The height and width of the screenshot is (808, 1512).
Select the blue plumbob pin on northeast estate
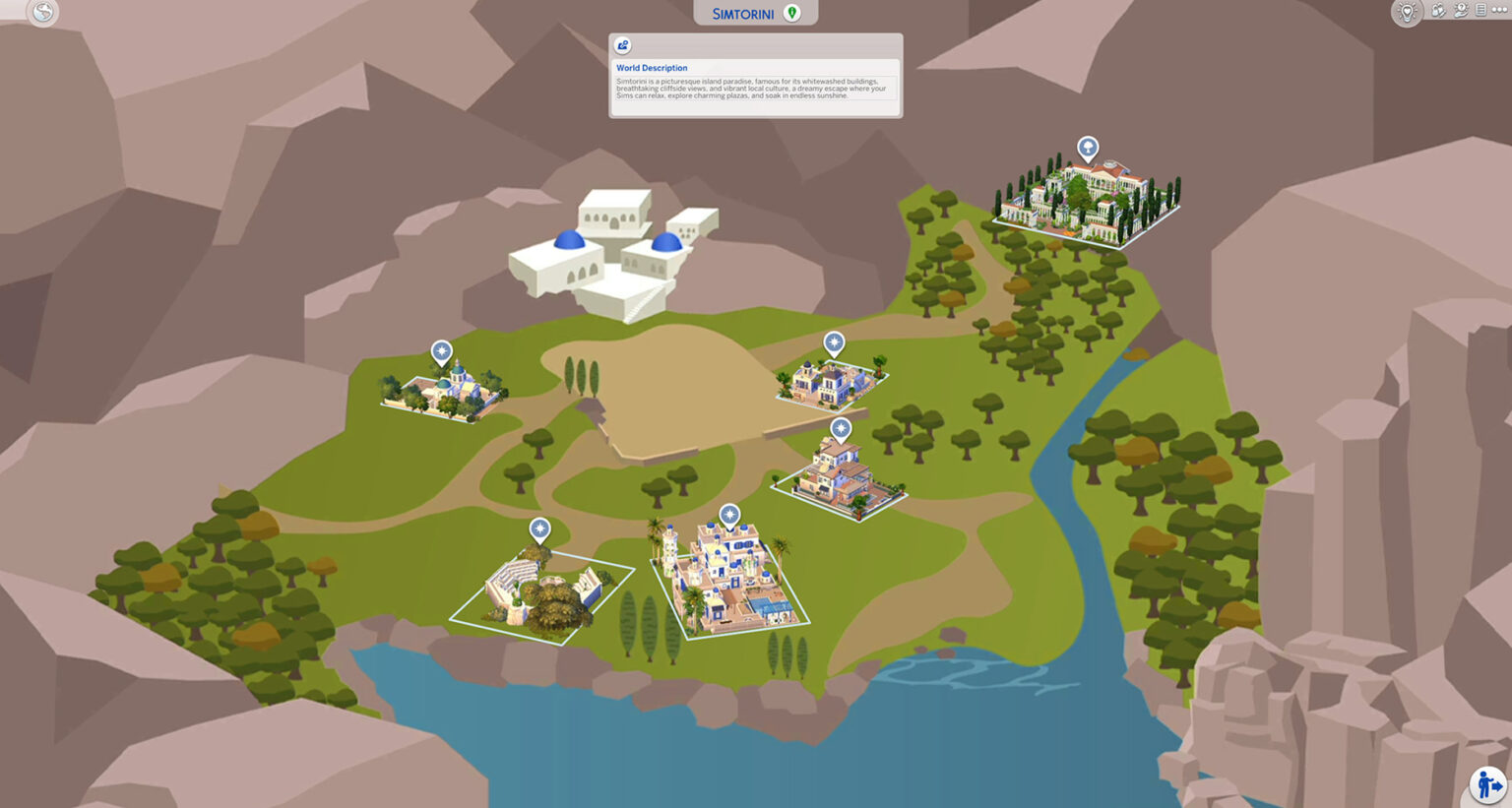click(x=1087, y=146)
